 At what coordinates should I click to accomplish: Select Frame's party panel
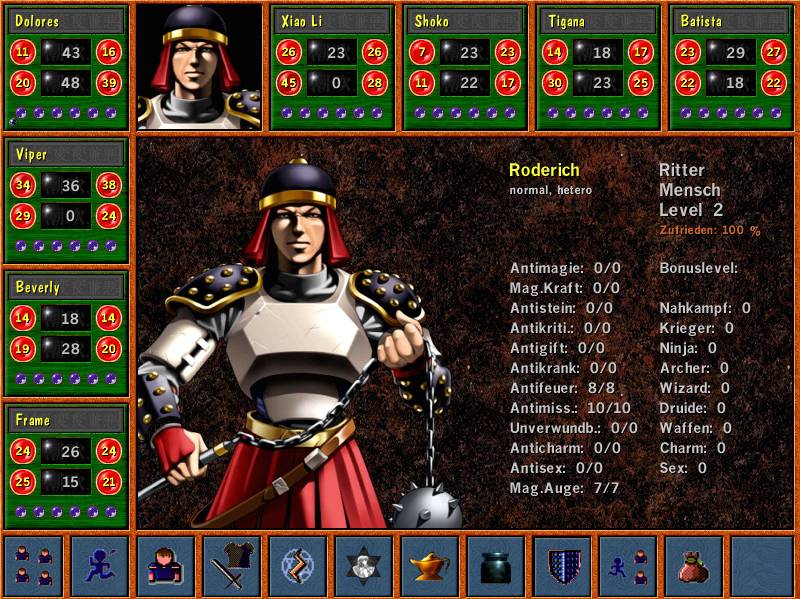[67, 465]
